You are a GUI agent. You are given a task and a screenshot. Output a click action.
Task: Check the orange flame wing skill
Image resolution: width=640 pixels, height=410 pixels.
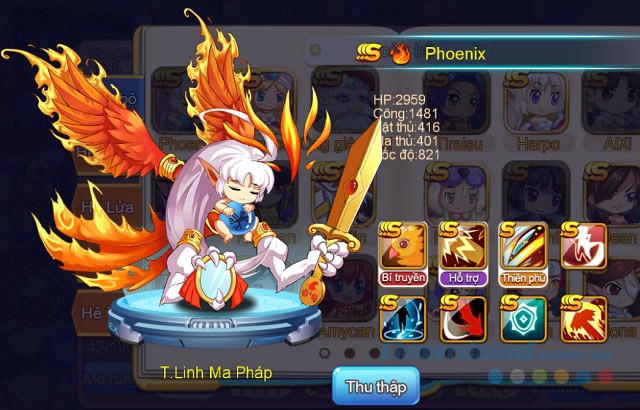(x=584, y=319)
